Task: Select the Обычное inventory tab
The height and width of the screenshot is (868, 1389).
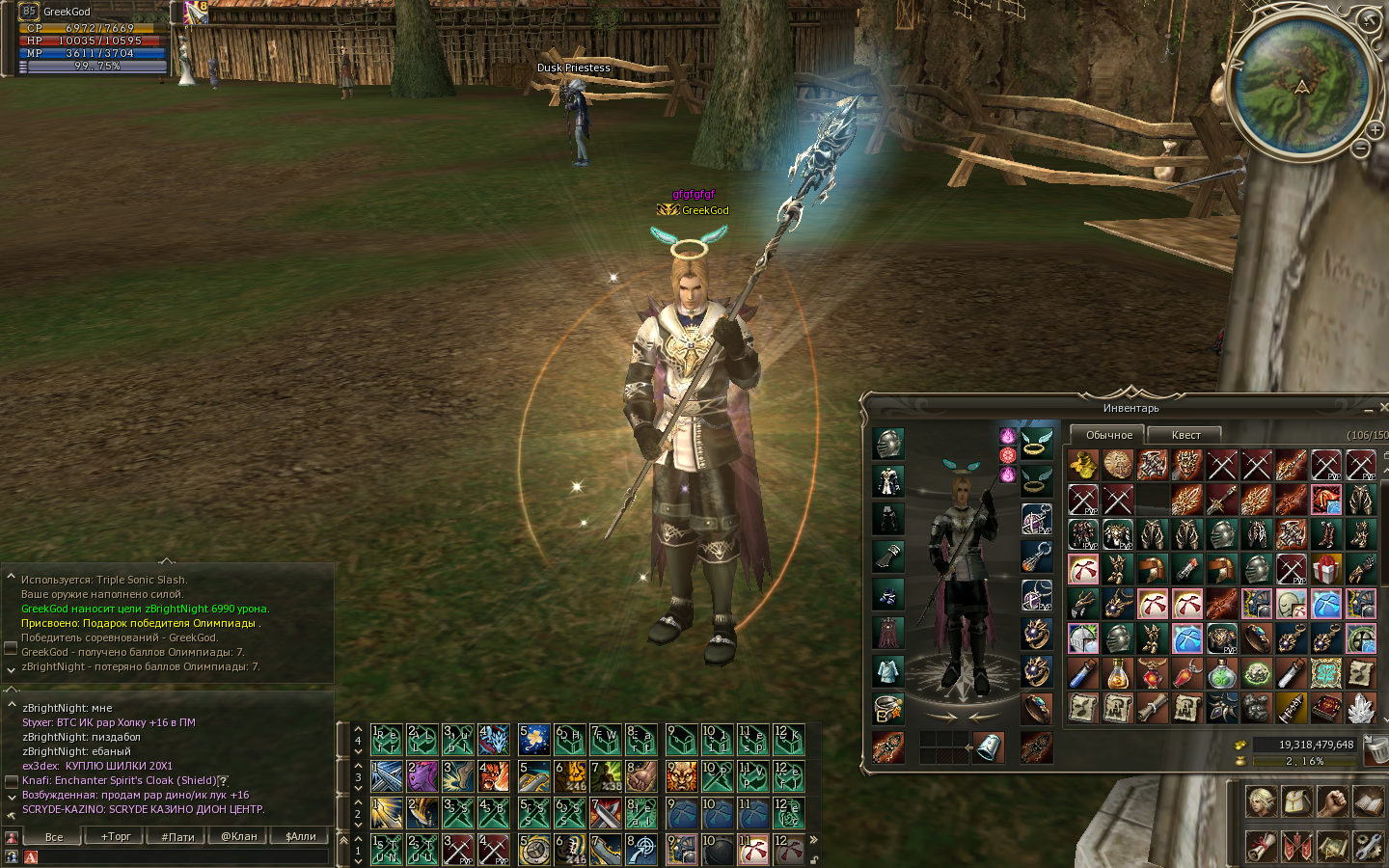Action: tap(1108, 435)
